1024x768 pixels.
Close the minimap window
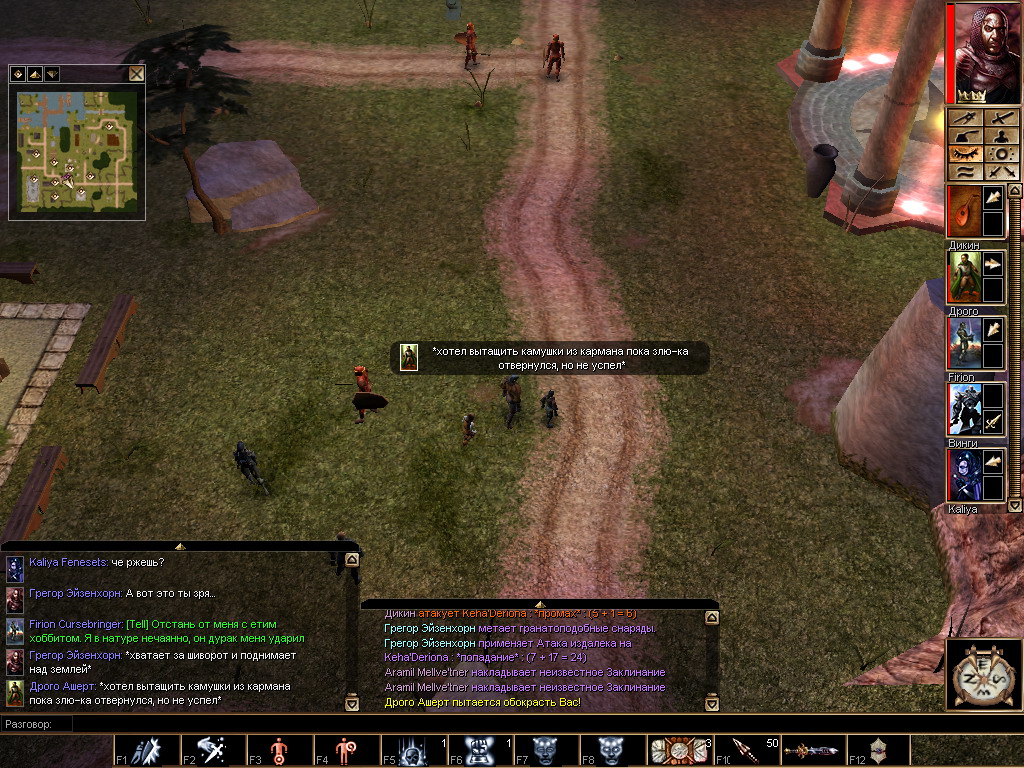tap(136, 73)
